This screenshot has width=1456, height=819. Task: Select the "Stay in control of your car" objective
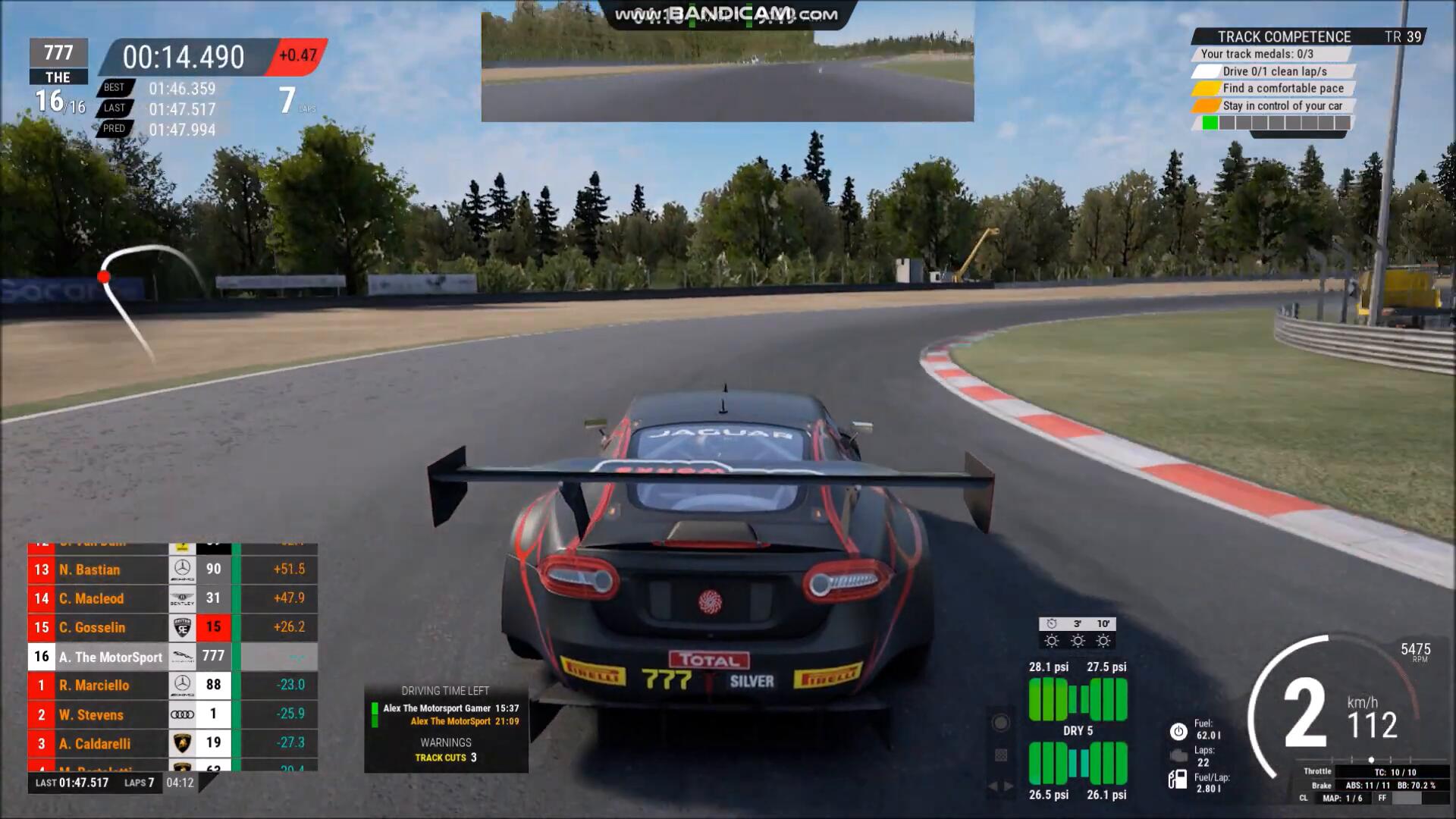1282,106
